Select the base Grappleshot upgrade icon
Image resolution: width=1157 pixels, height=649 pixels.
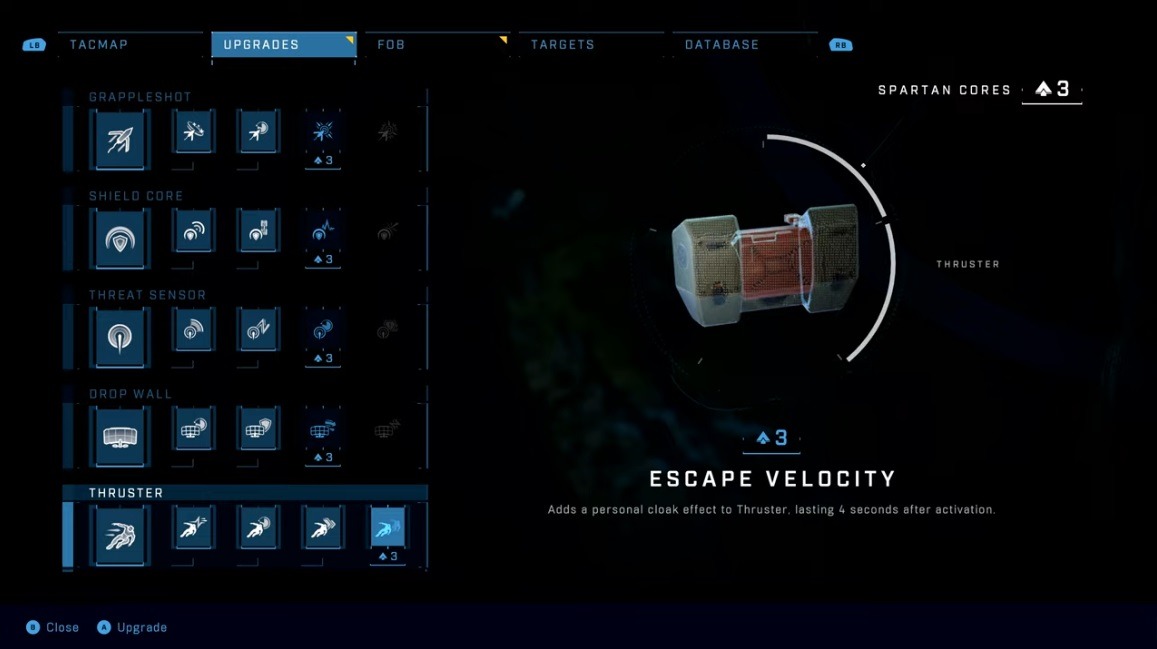pyautogui.click(x=120, y=137)
